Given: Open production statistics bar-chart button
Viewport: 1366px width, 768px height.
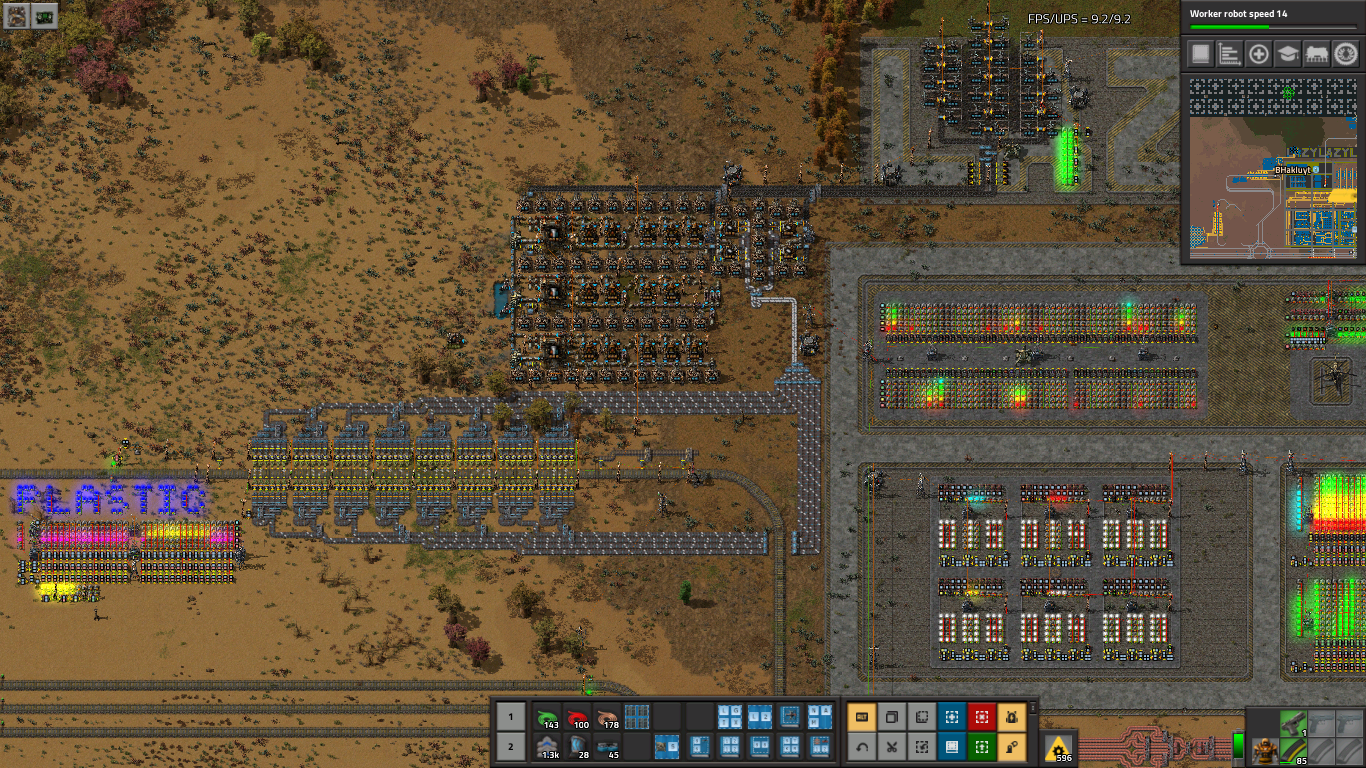Looking at the screenshot, I should [1230, 54].
